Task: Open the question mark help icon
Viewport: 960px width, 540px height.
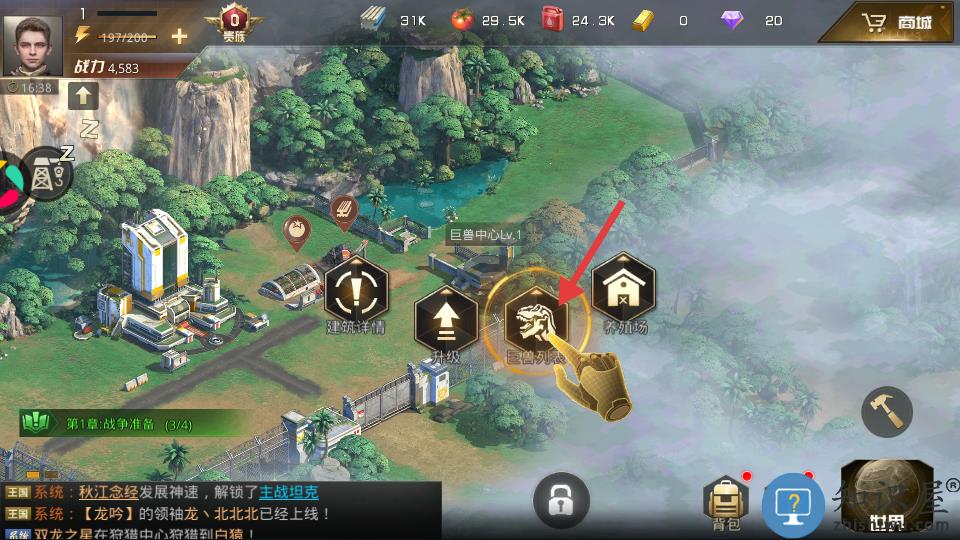Action: pyautogui.click(x=793, y=503)
